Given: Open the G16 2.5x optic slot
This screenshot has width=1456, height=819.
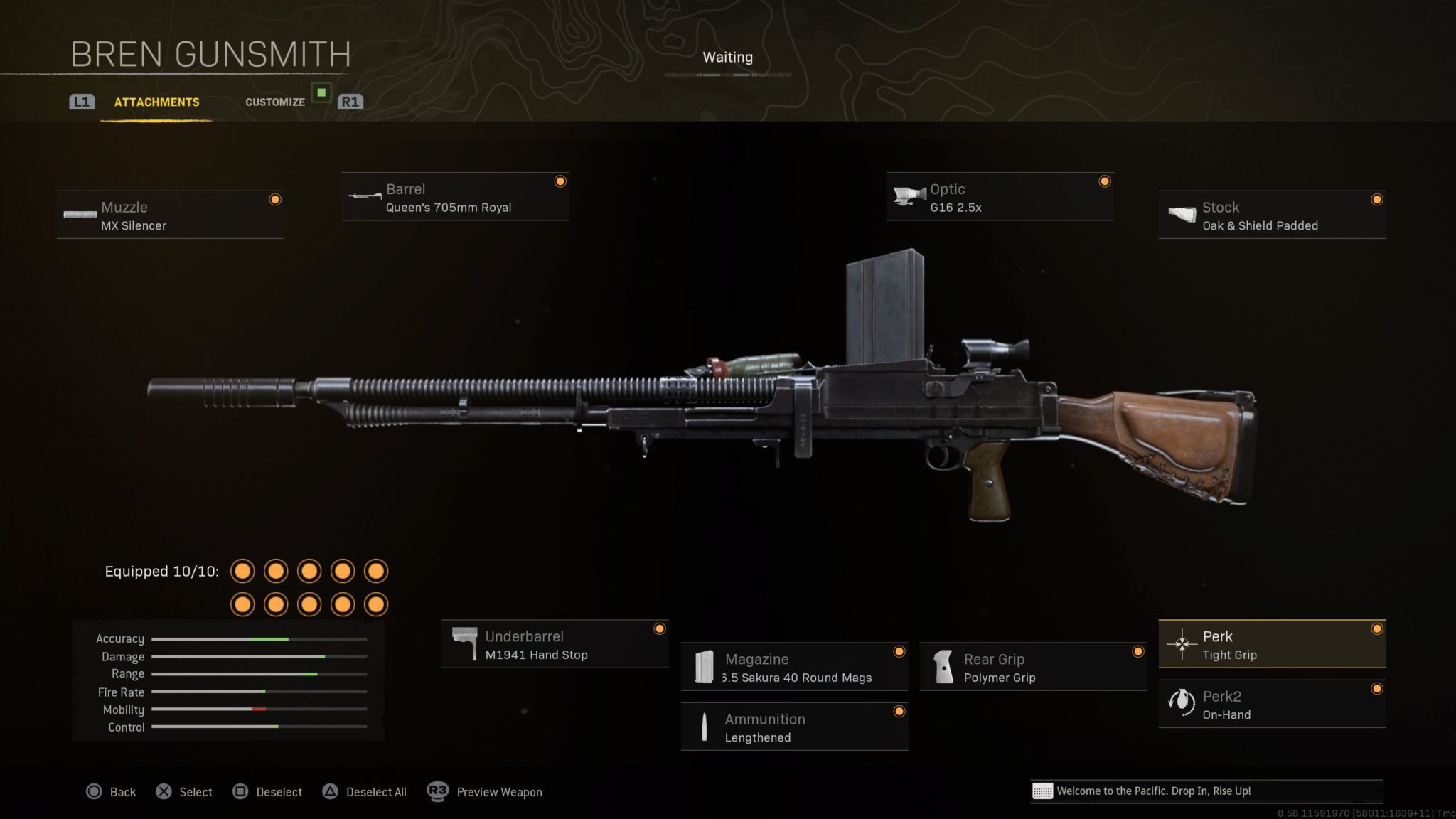Looking at the screenshot, I should (999, 196).
